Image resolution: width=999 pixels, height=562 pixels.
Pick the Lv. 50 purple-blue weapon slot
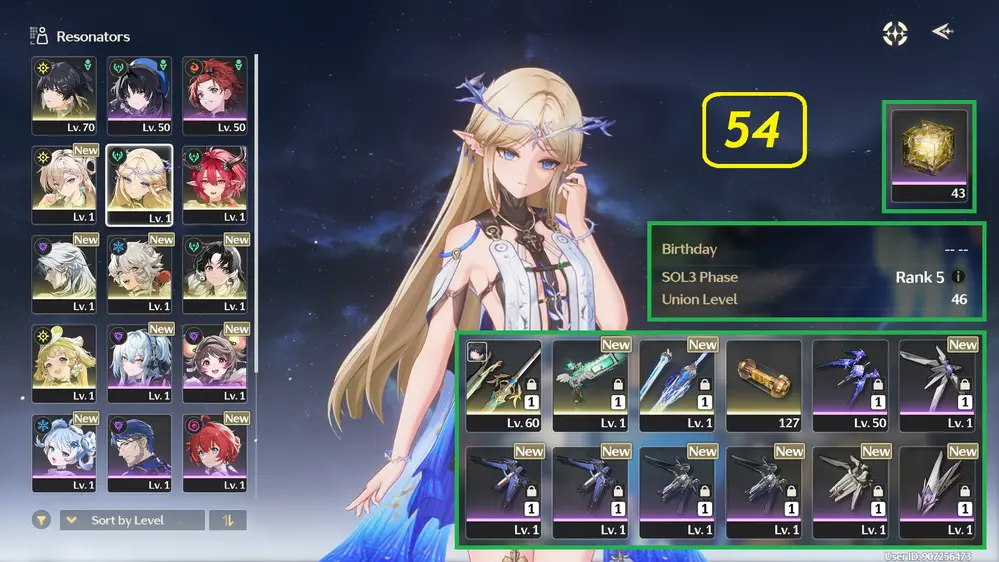tap(850, 384)
